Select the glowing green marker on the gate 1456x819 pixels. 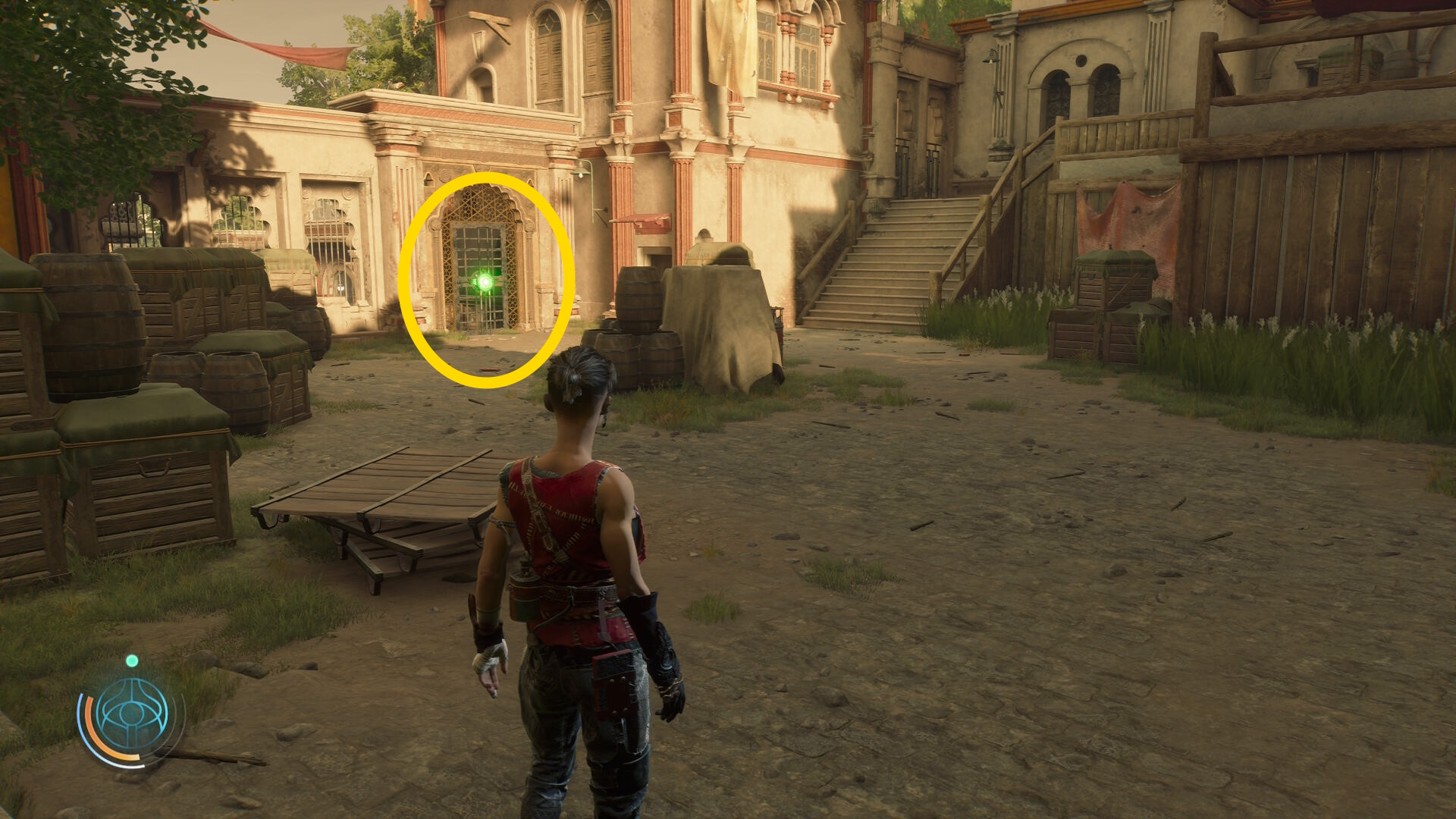484,283
